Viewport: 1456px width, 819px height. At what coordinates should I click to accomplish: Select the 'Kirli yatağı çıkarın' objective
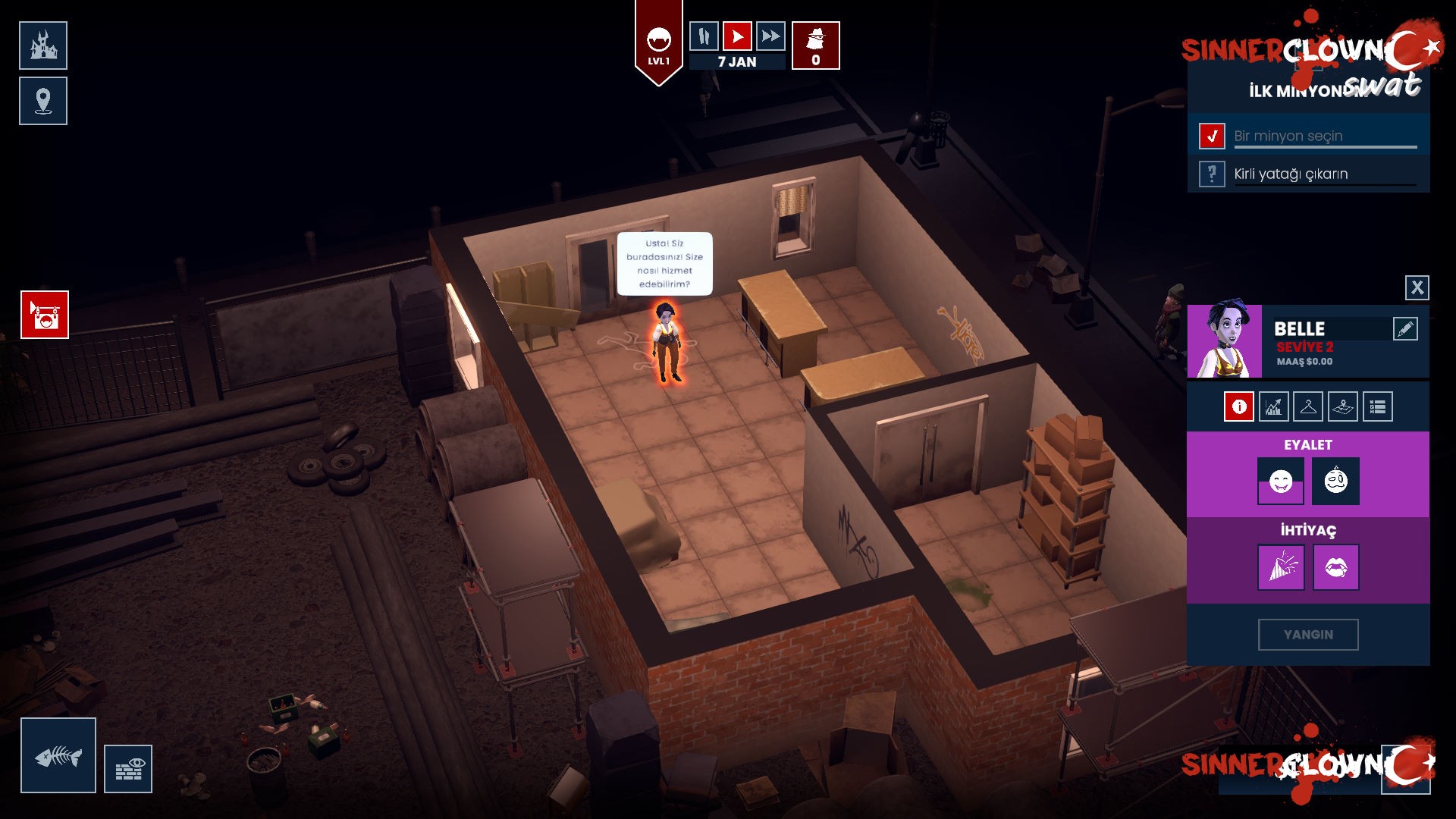click(1291, 174)
